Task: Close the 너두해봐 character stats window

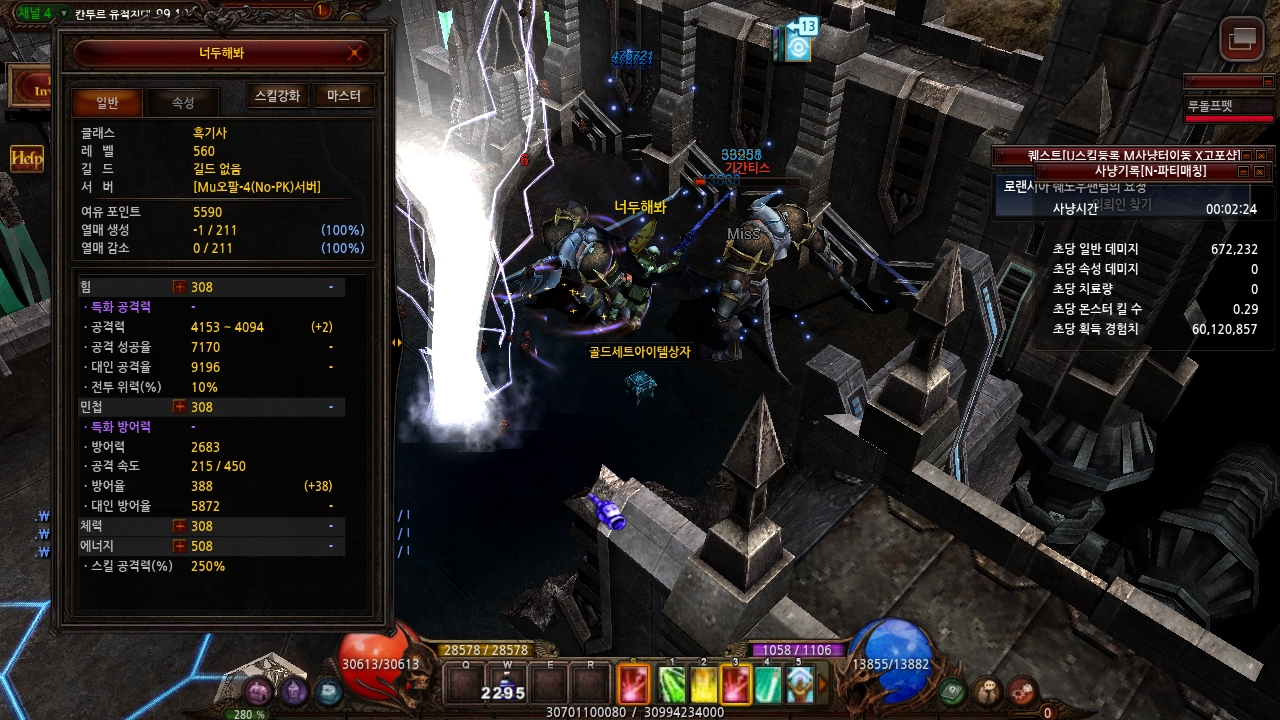Action: click(355, 54)
